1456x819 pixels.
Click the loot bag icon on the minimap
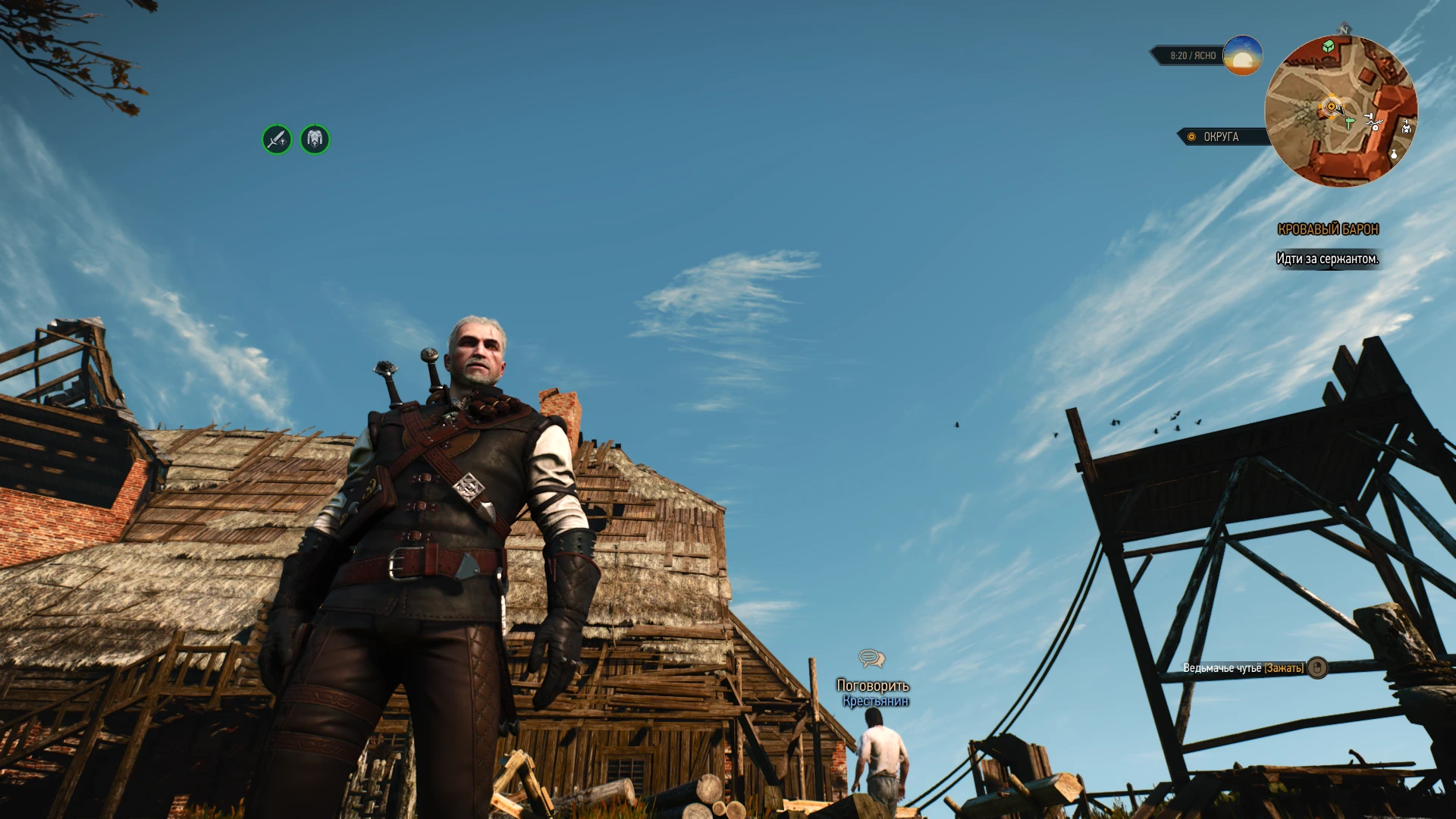[x=1394, y=155]
